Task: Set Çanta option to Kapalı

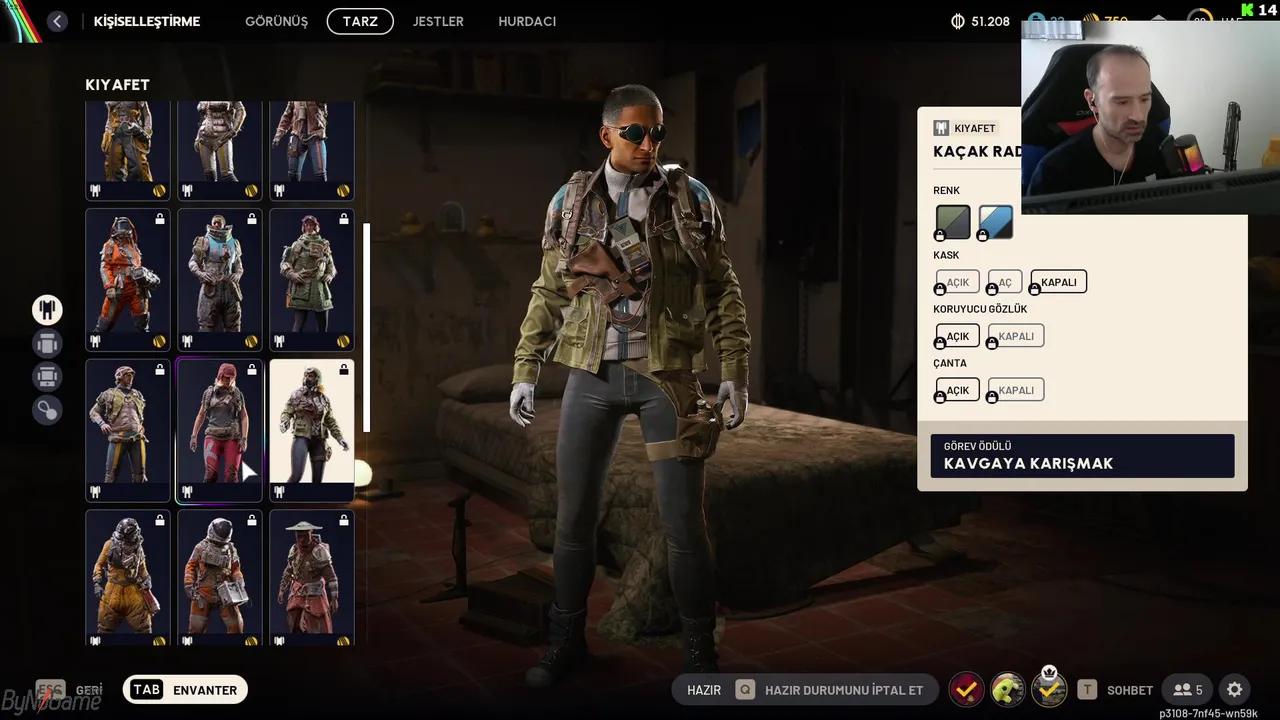Action: 1016,390
